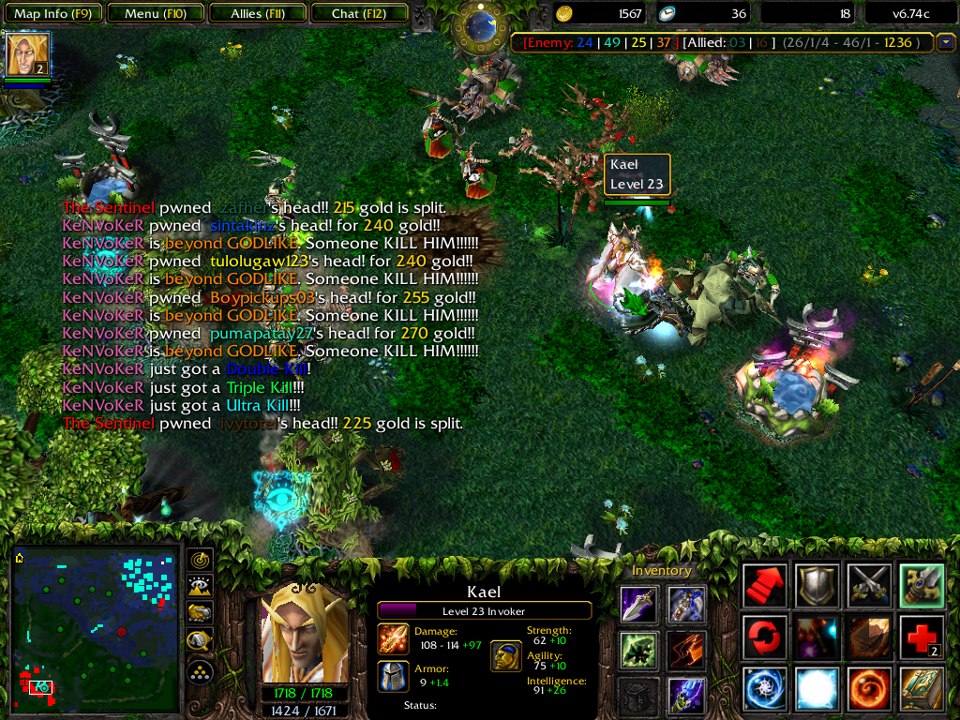Use the minimap signal ping button
The image size is (960, 720).
pos(200,561)
